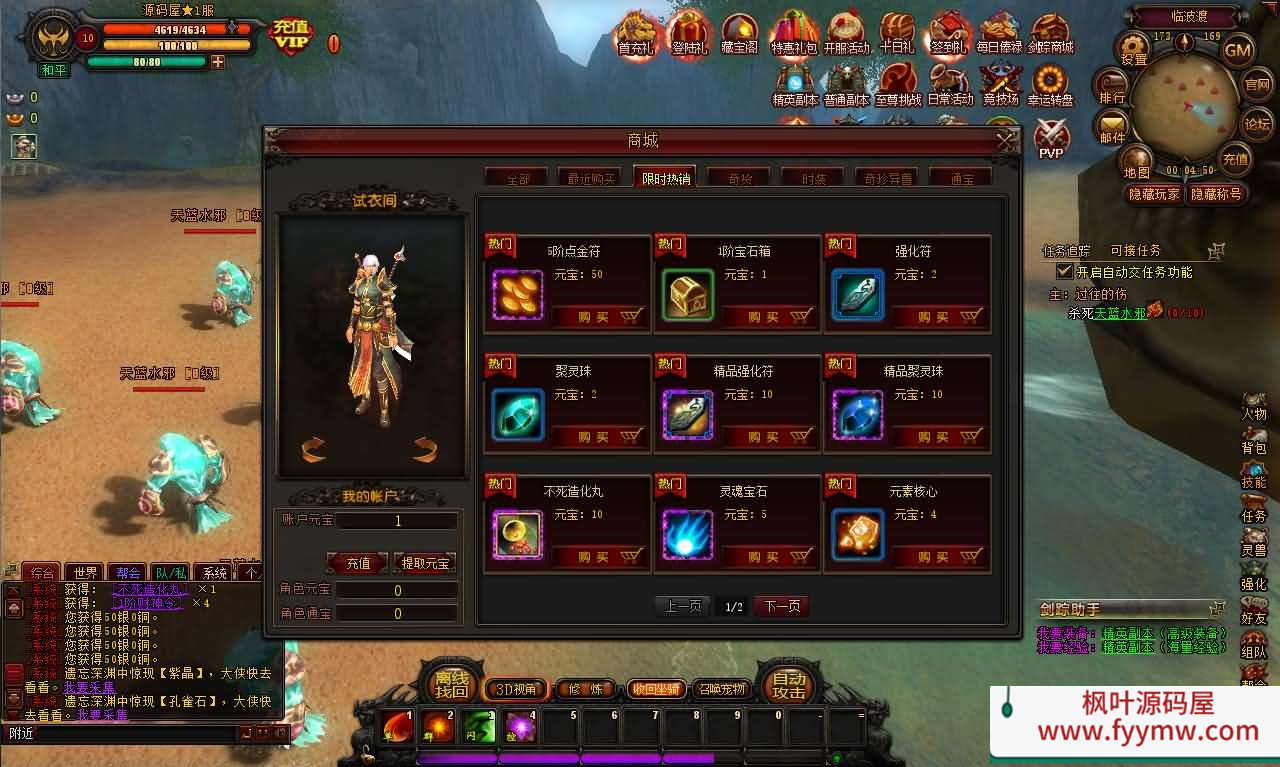Viewport: 1280px width, 767px height.
Task: Enable 自动攻击 auto attack
Action: (x=789, y=684)
